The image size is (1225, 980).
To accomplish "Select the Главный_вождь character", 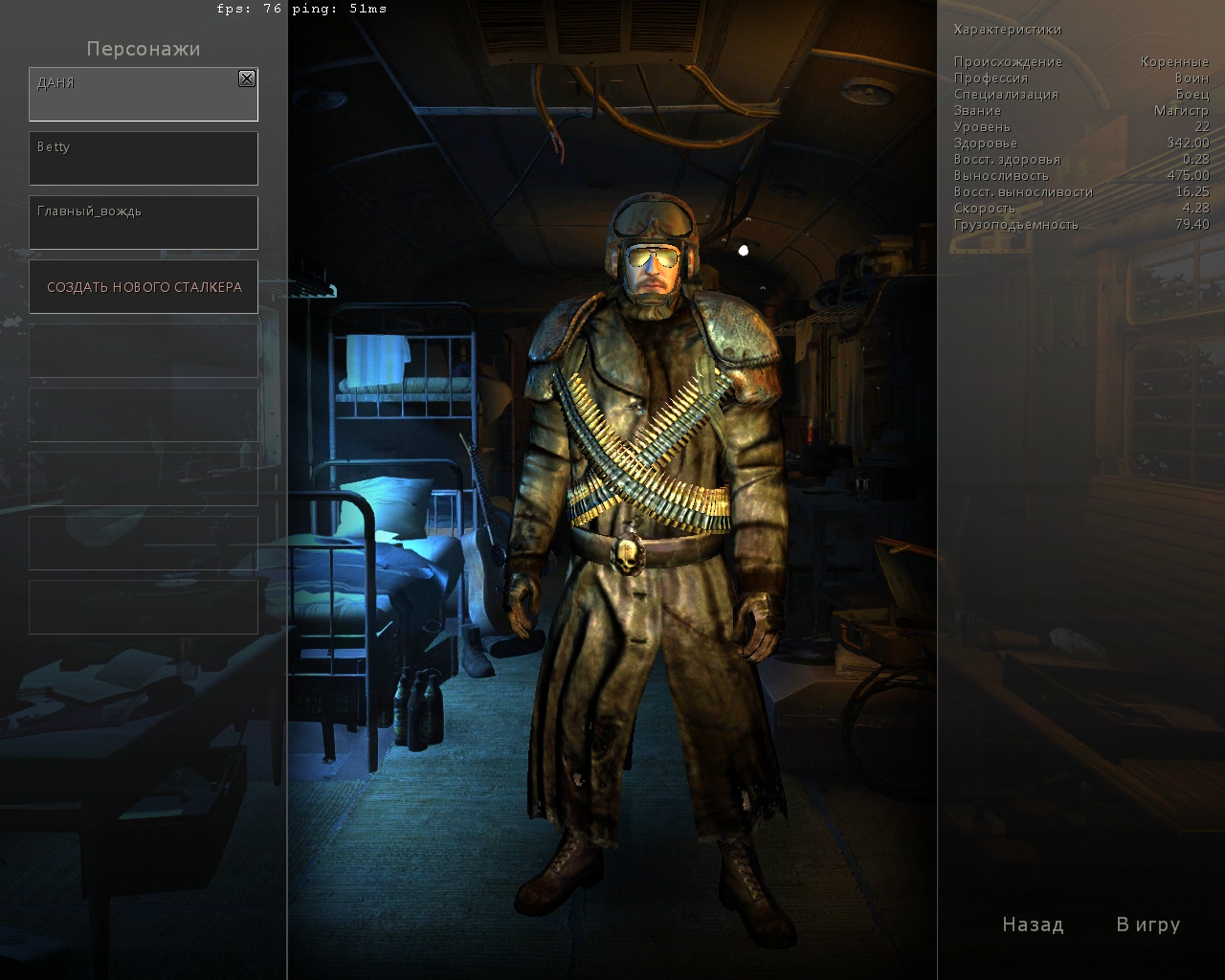I will (144, 223).
